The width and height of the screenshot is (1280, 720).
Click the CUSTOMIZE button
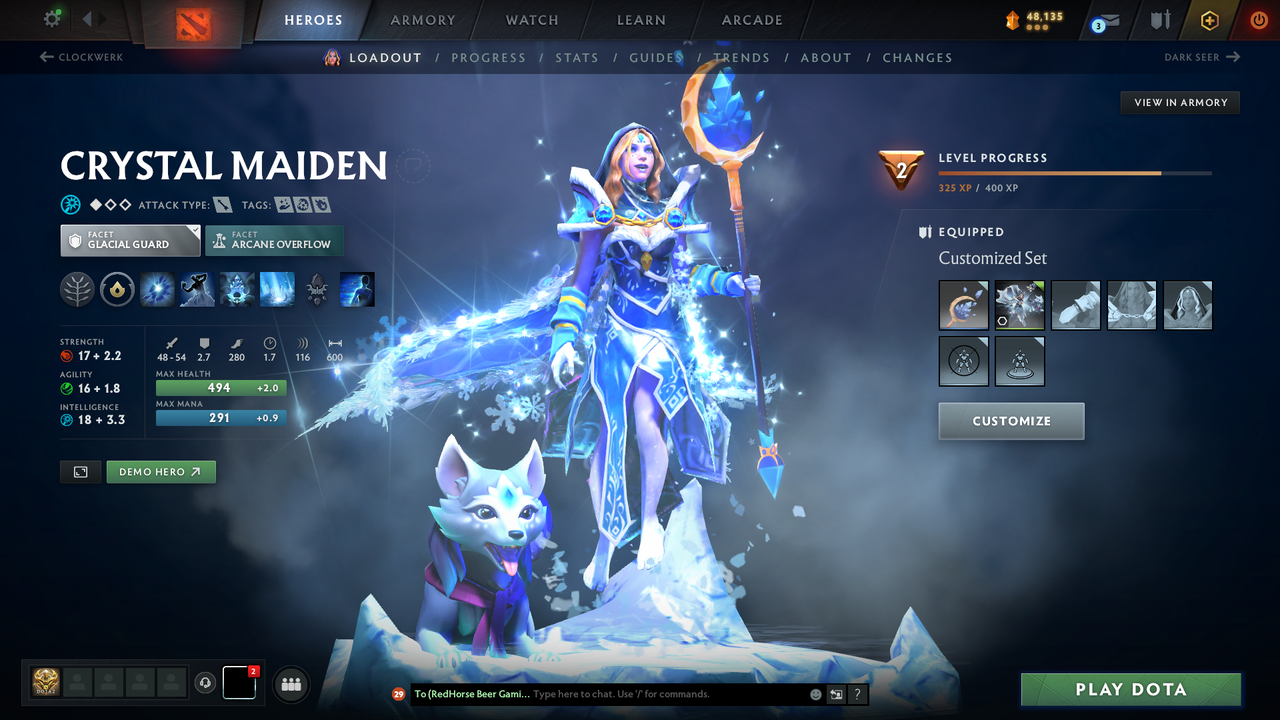pyautogui.click(x=1011, y=421)
